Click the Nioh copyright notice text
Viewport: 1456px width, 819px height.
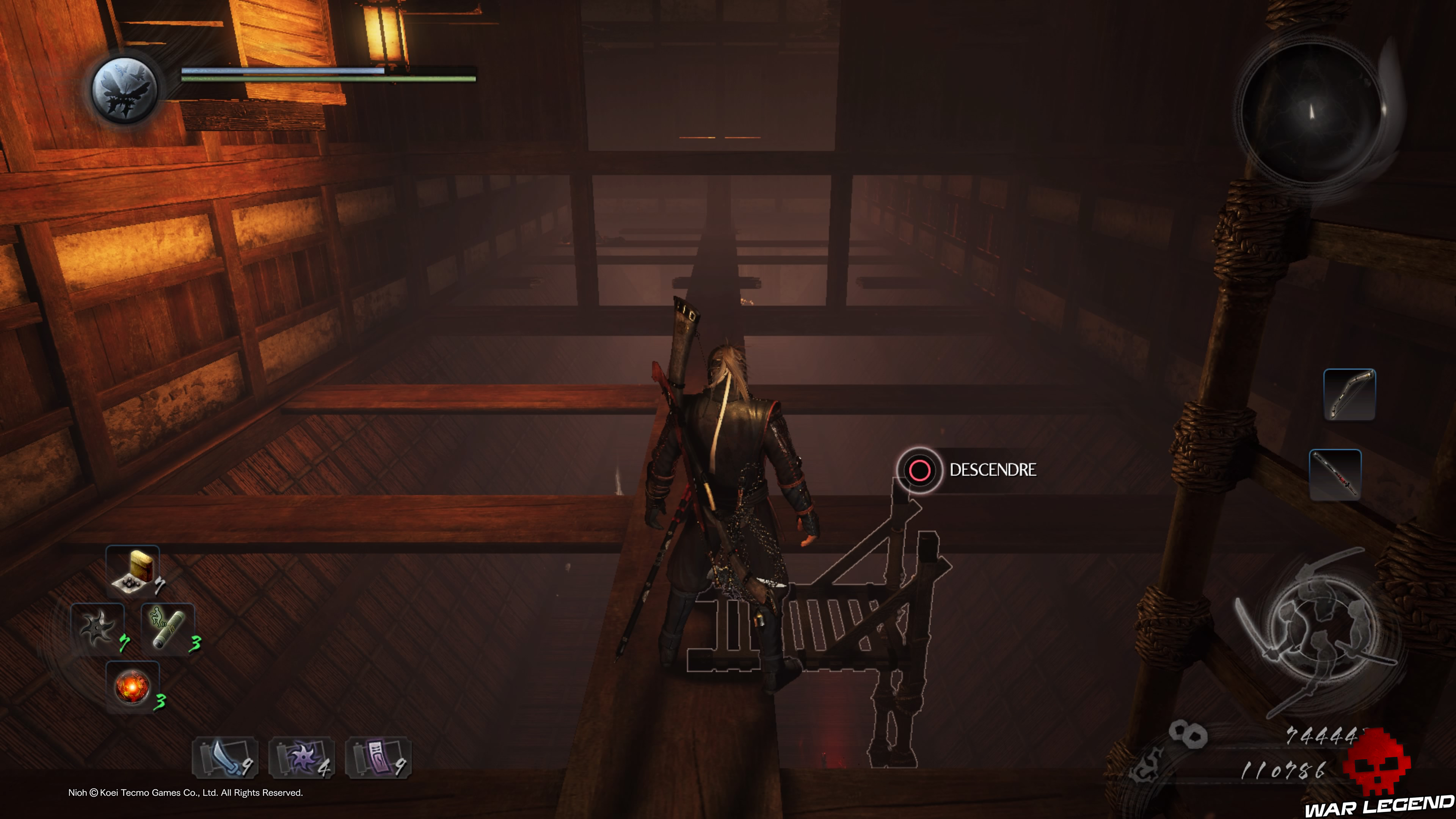pos(187,793)
